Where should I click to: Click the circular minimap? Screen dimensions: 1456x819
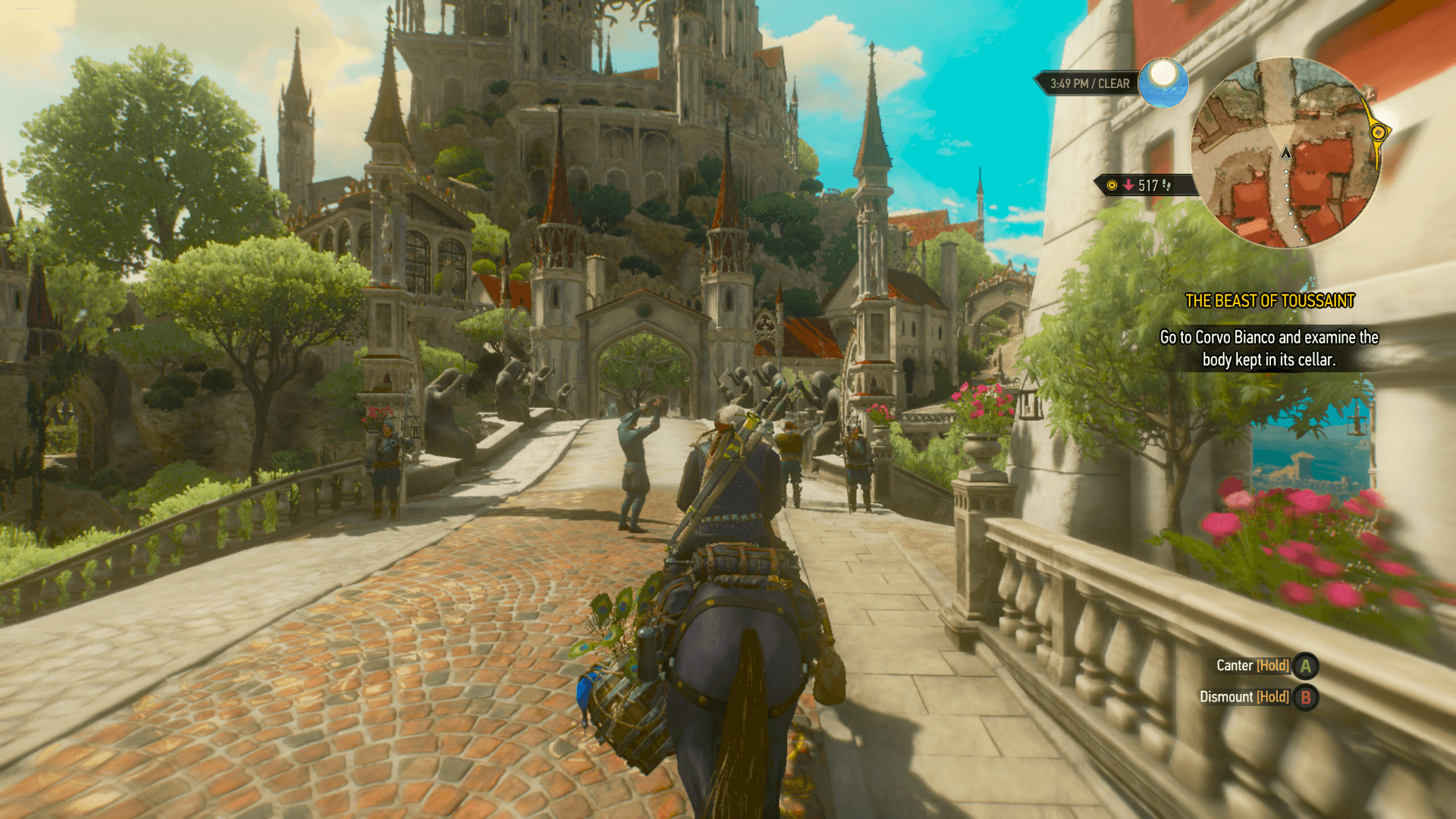click(1286, 153)
